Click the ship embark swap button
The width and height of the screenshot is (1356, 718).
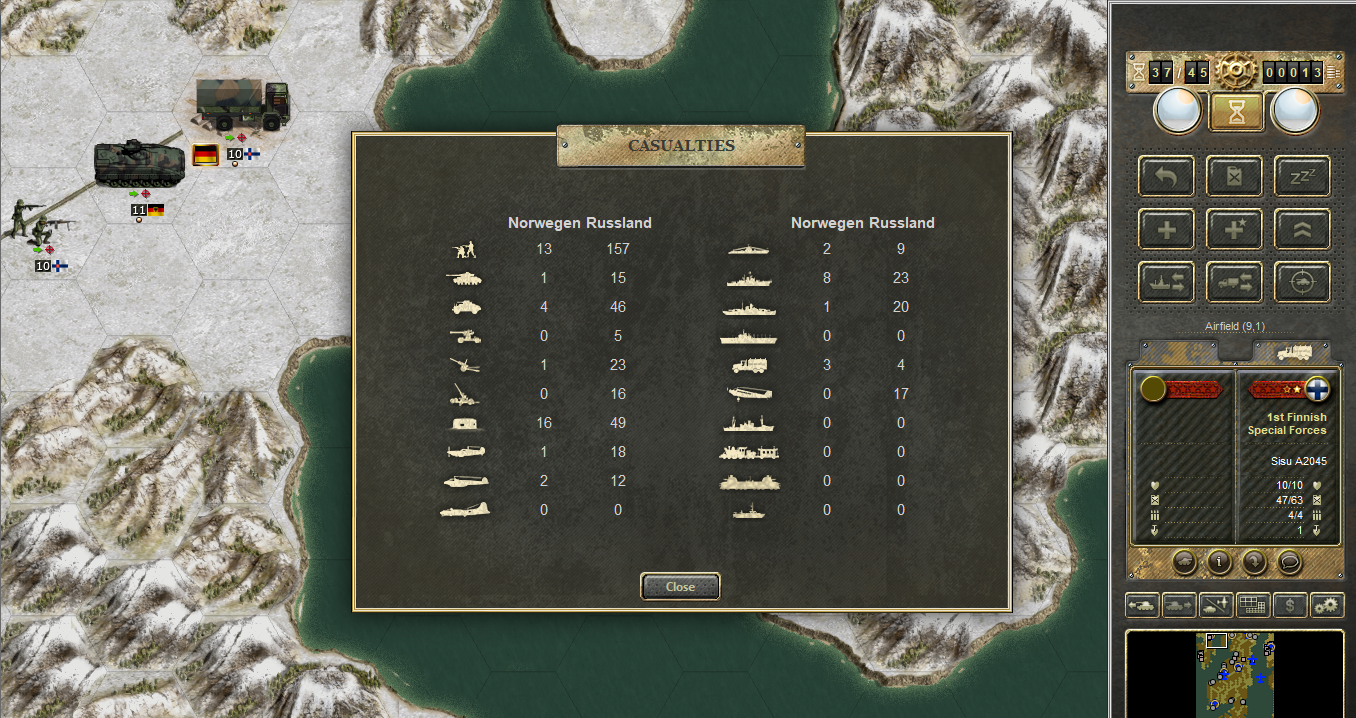[1166, 283]
